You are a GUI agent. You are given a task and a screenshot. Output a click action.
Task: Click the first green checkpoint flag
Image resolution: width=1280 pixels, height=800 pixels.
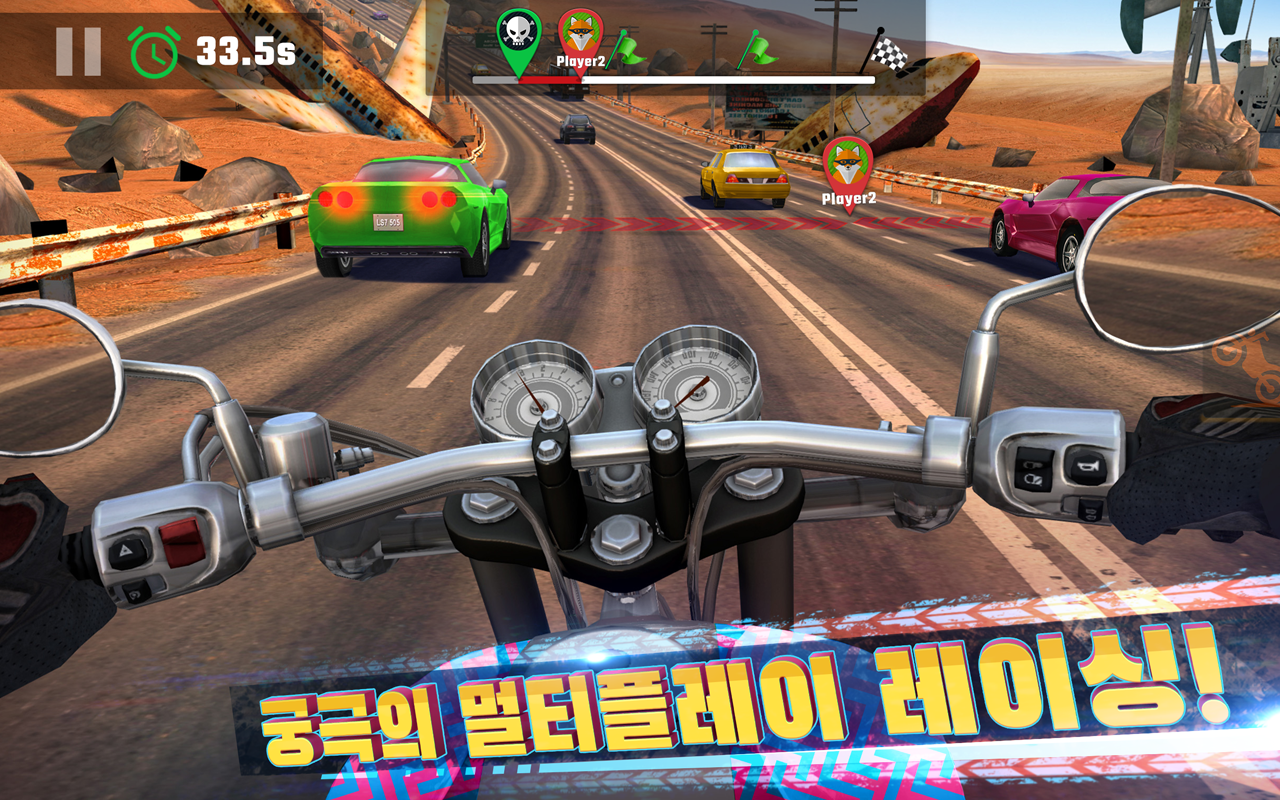[630, 50]
